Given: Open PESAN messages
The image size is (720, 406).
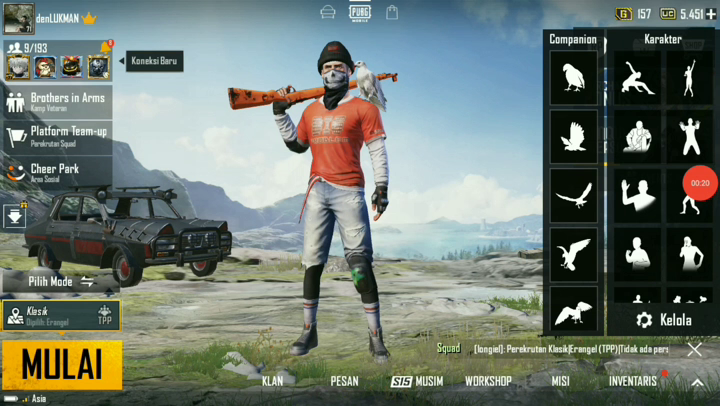Looking at the screenshot, I should point(344,381).
